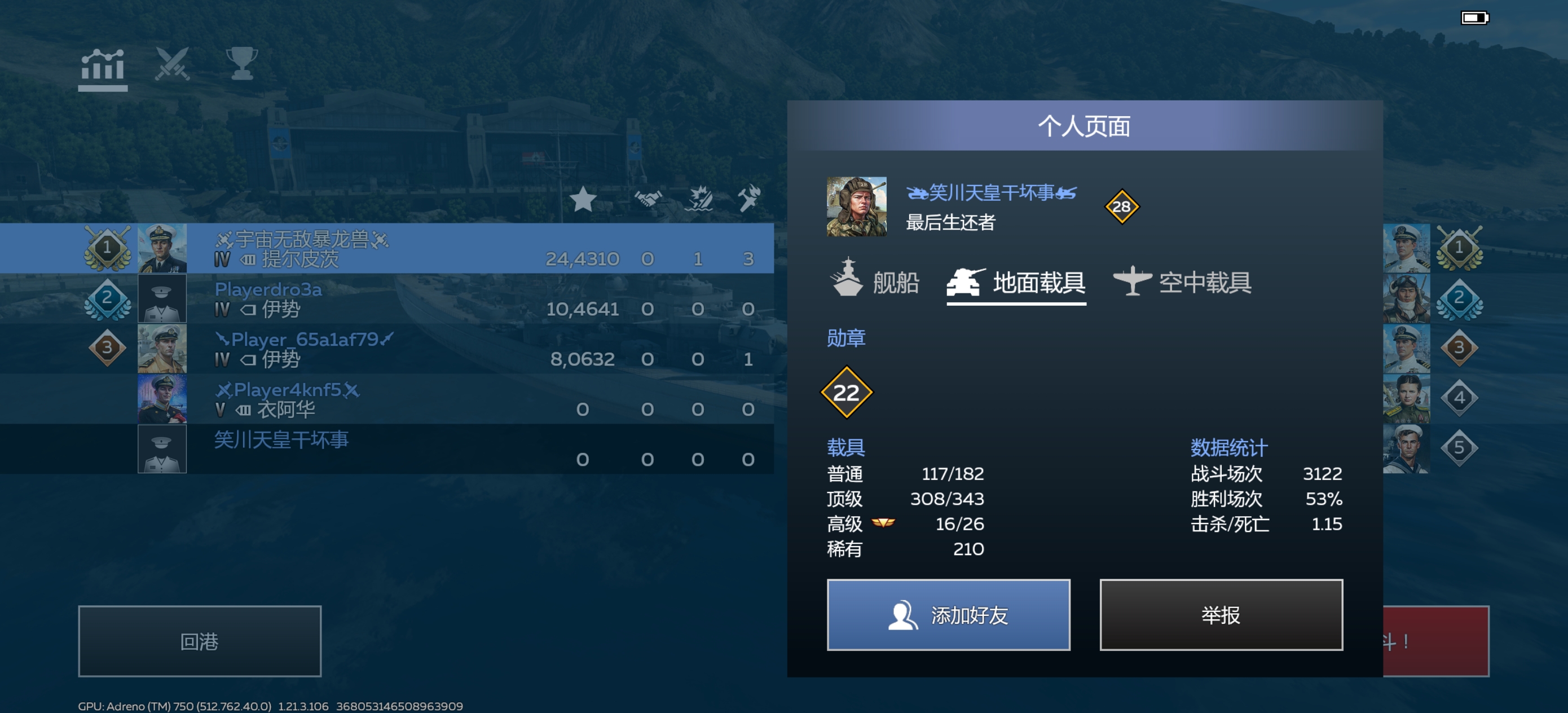Click the 举报 report button

coord(1221,615)
